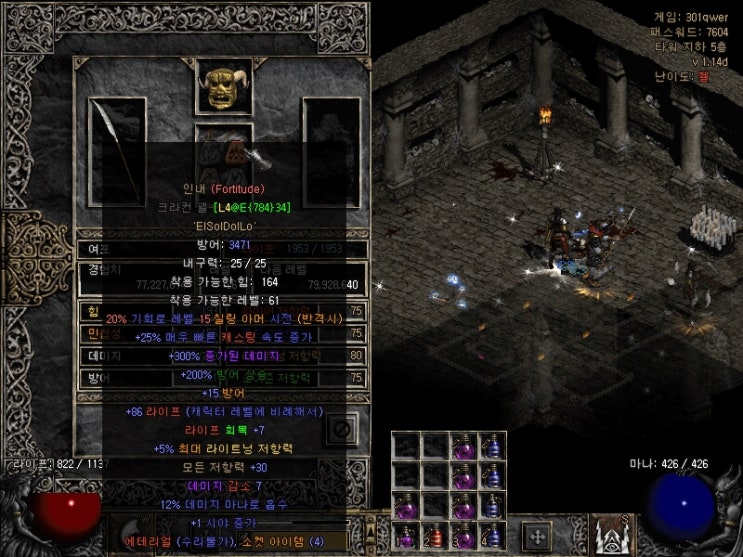The width and height of the screenshot is (743, 557).
Task: Select the golden horned mask helmet slot
Action: [x=224, y=88]
